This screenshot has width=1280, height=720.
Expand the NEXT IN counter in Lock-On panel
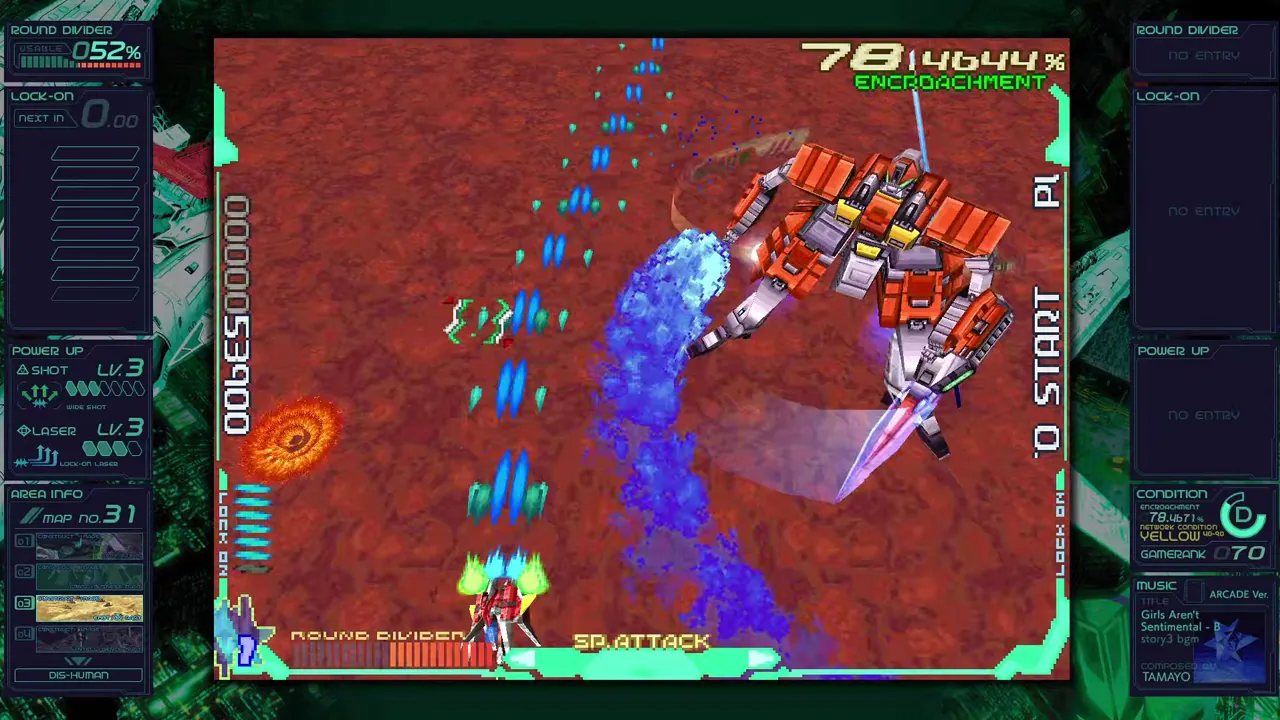[x=41, y=118]
